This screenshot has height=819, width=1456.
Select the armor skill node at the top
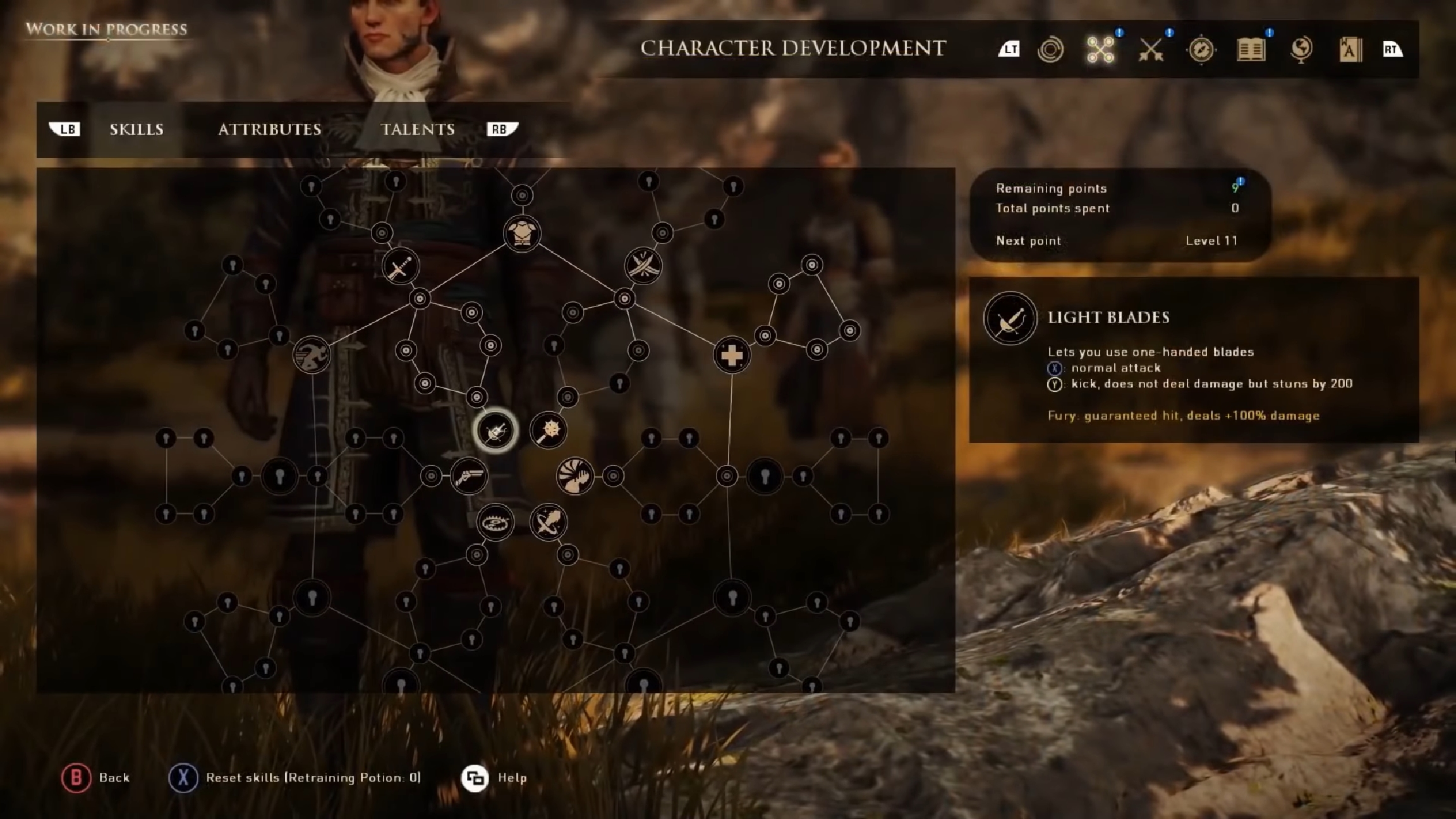click(x=523, y=234)
